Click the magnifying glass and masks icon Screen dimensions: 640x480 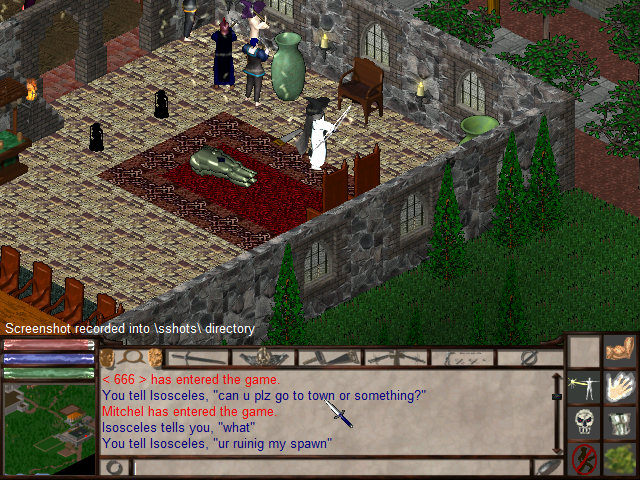click(131, 357)
